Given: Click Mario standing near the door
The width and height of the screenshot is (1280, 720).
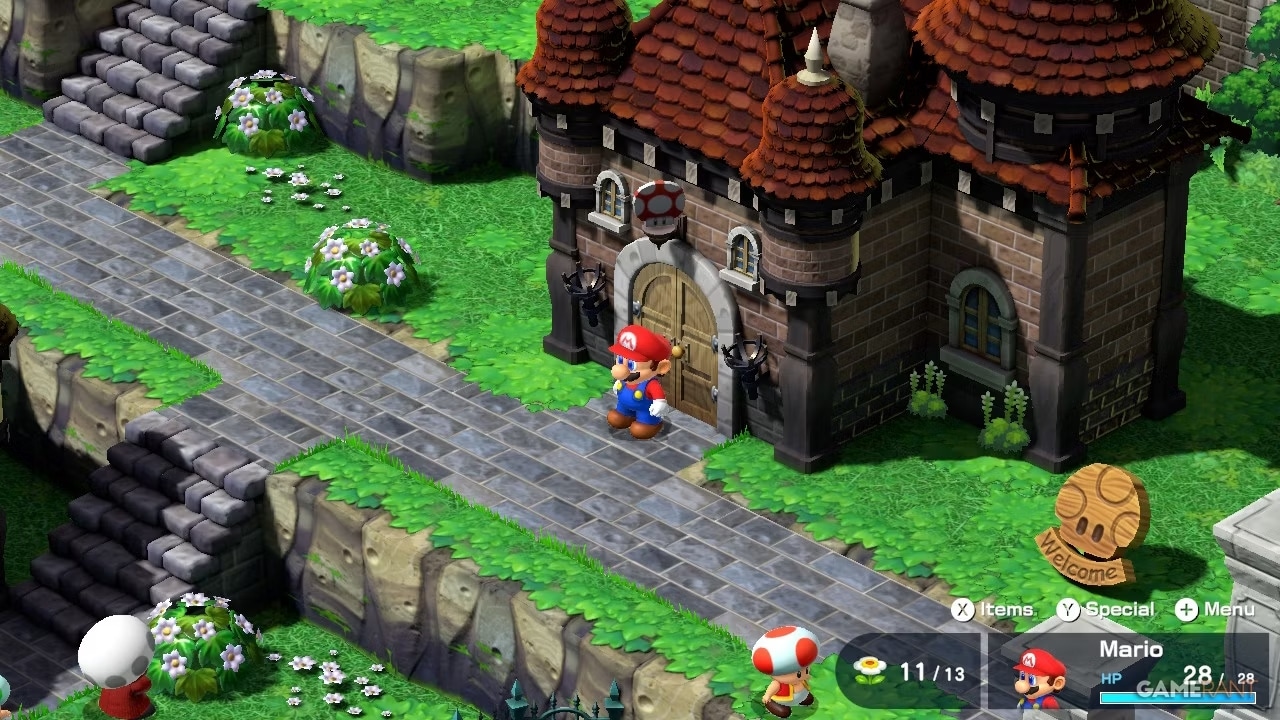Looking at the screenshot, I should click(x=634, y=390).
